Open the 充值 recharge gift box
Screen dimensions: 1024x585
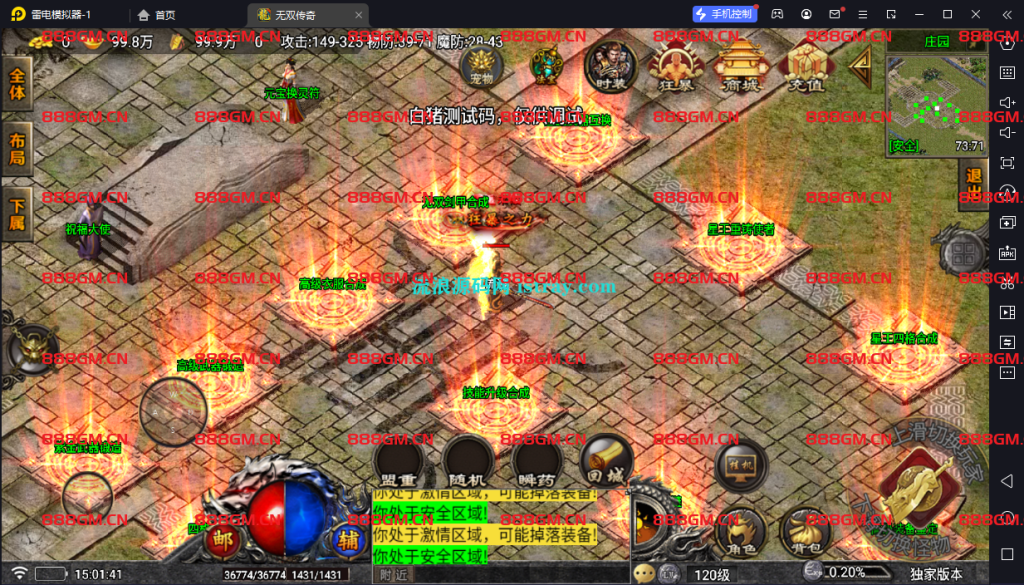[806, 68]
